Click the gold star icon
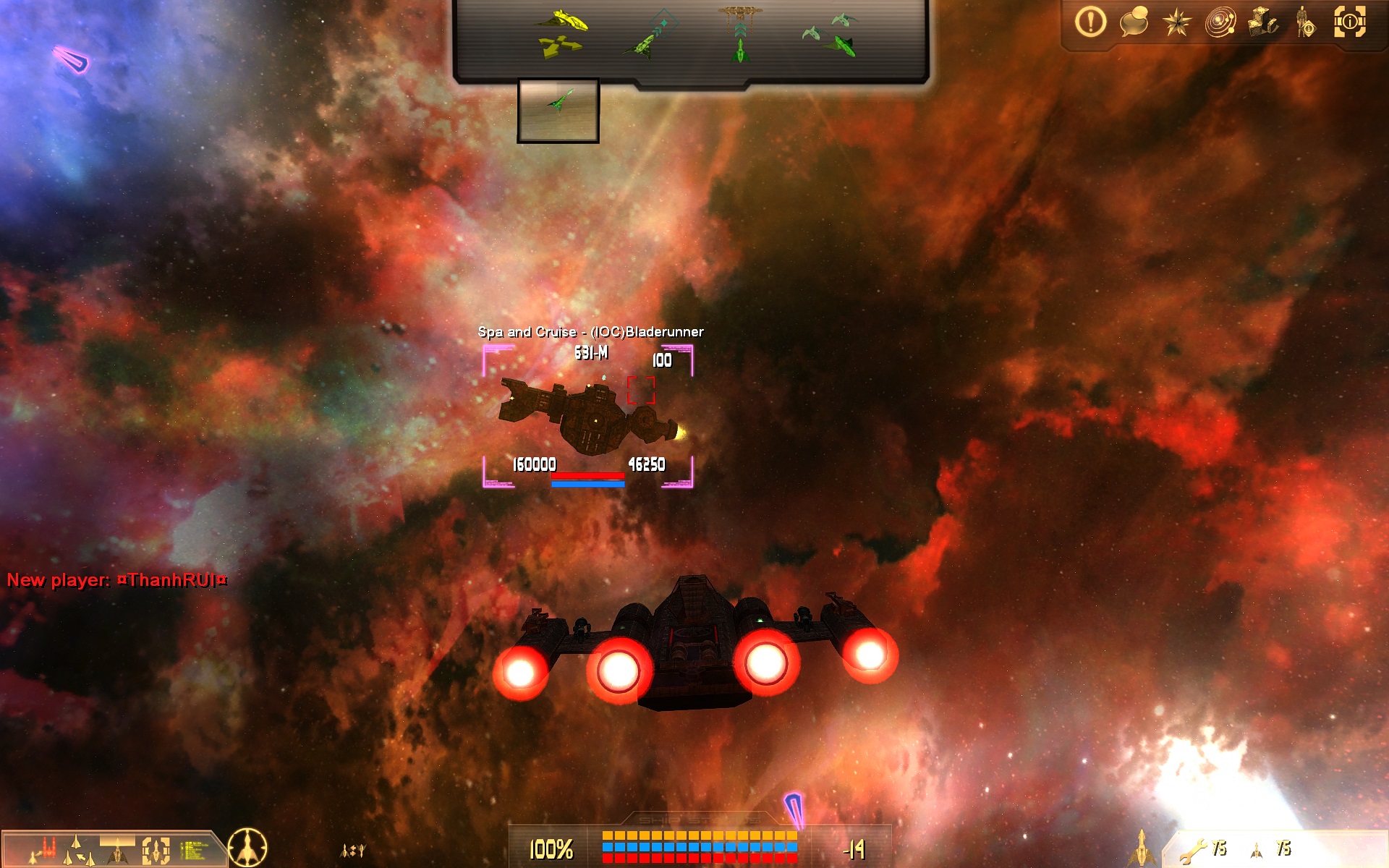The width and height of the screenshot is (1389, 868). point(1177,23)
